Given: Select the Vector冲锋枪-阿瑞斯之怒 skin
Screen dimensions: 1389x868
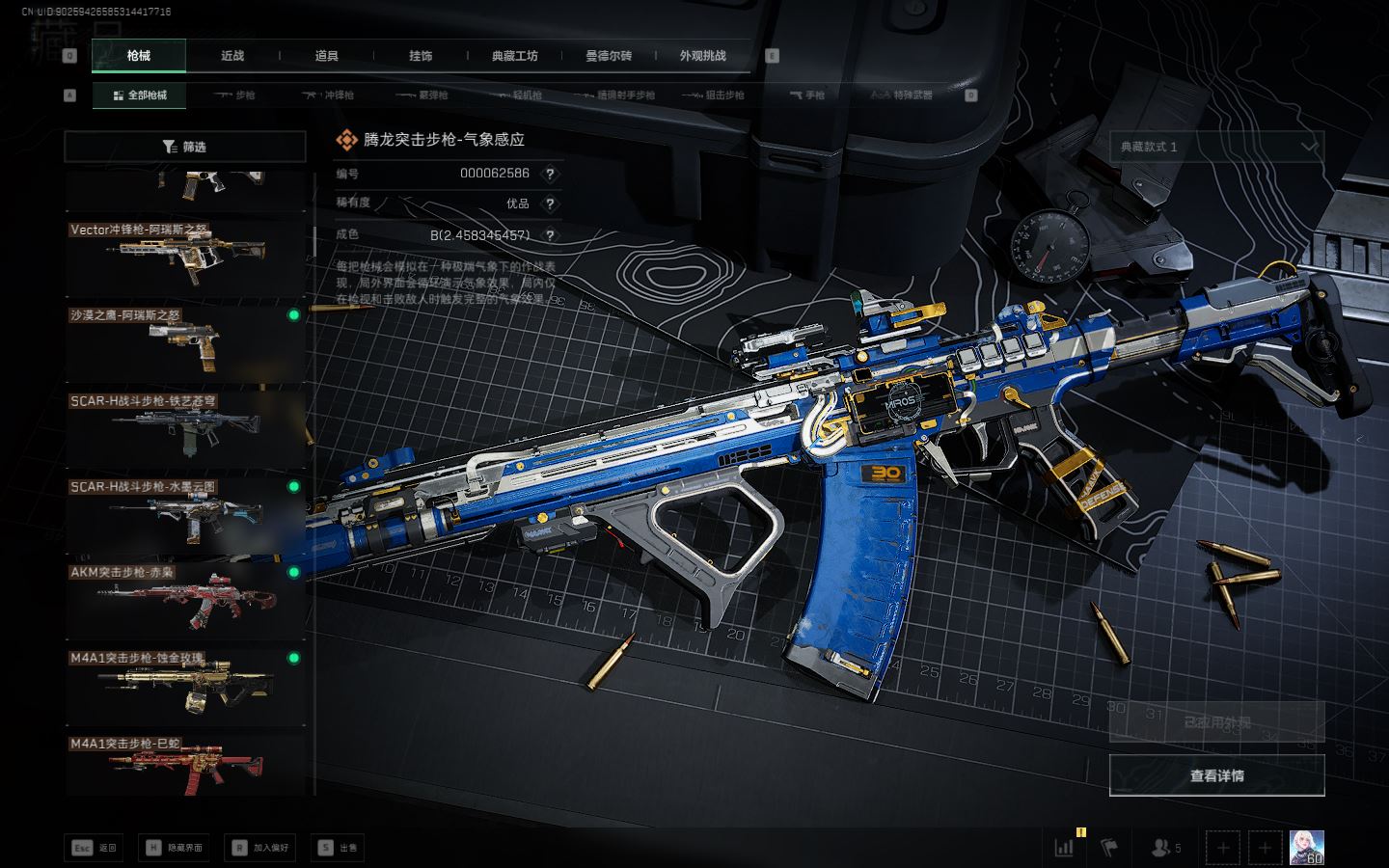Looking at the screenshot, I should click(185, 256).
